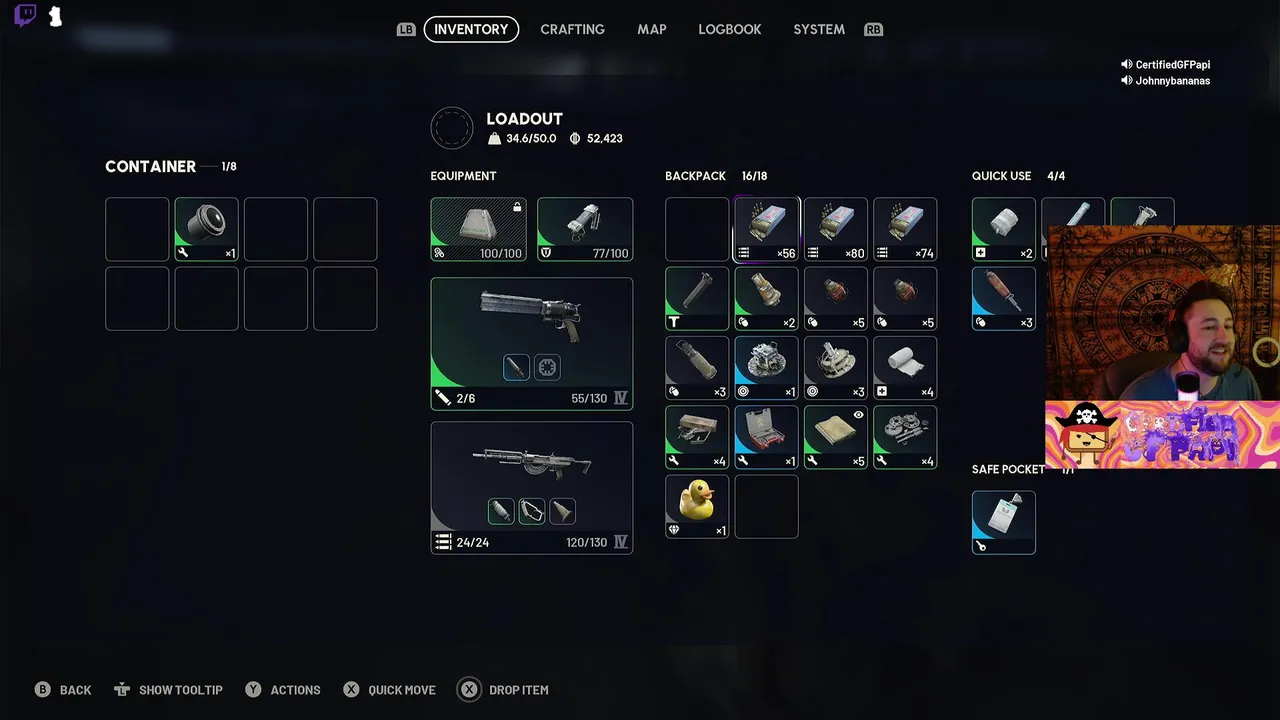Select the lens item in the container
Image resolution: width=1280 pixels, height=720 pixels.
point(207,229)
